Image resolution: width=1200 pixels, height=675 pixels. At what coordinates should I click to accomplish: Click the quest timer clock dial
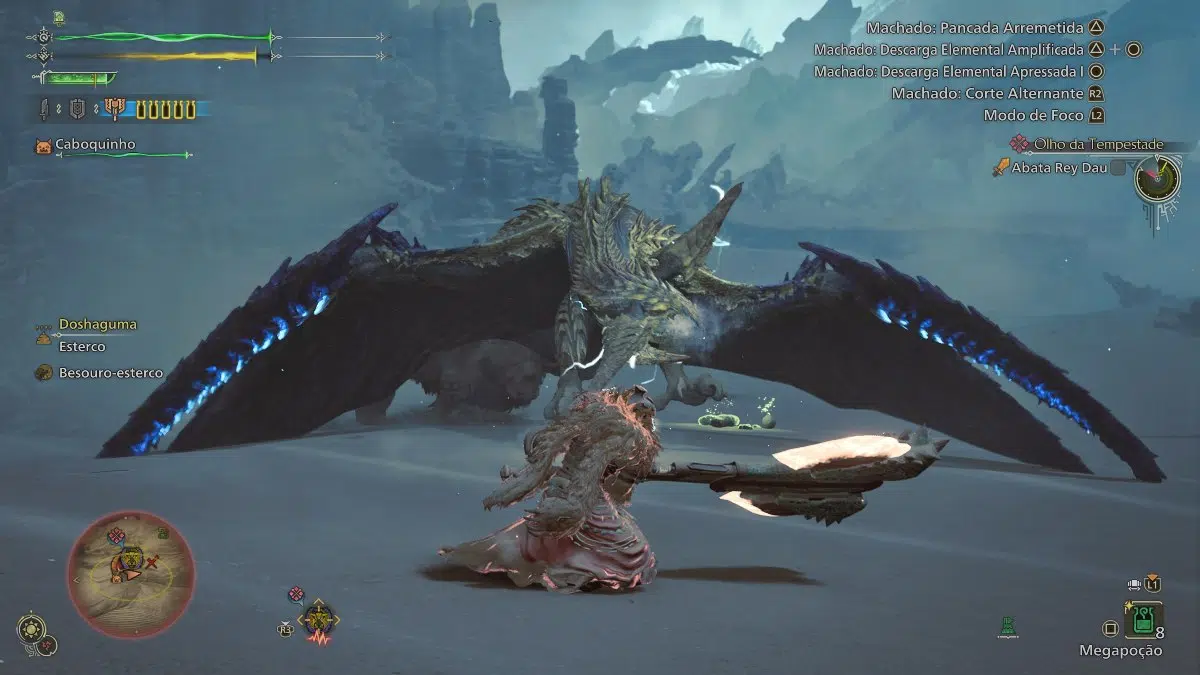point(1157,182)
